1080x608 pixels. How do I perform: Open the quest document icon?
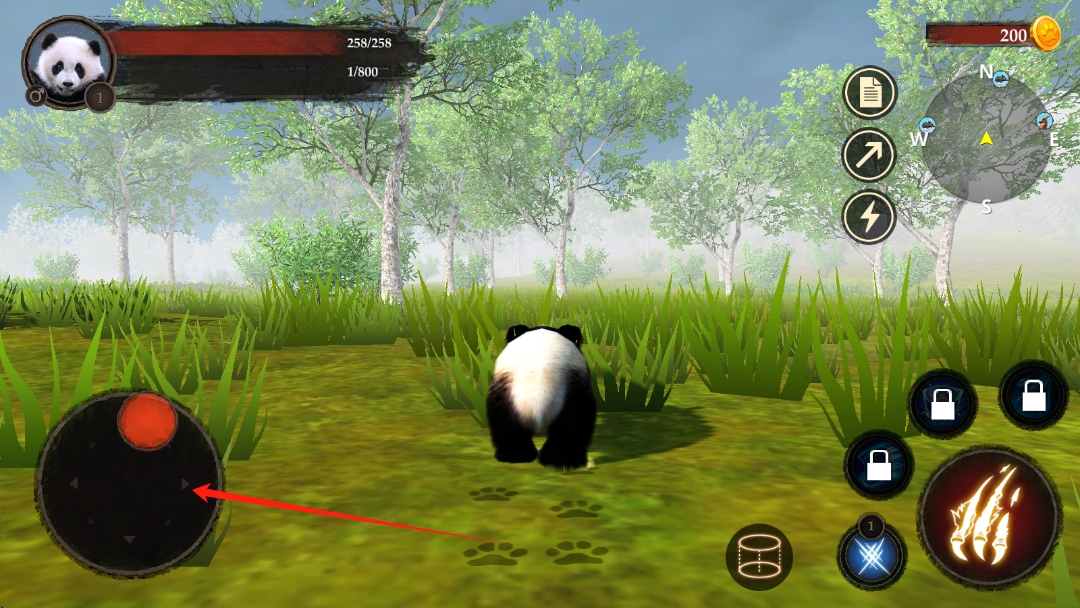pyautogui.click(x=869, y=93)
